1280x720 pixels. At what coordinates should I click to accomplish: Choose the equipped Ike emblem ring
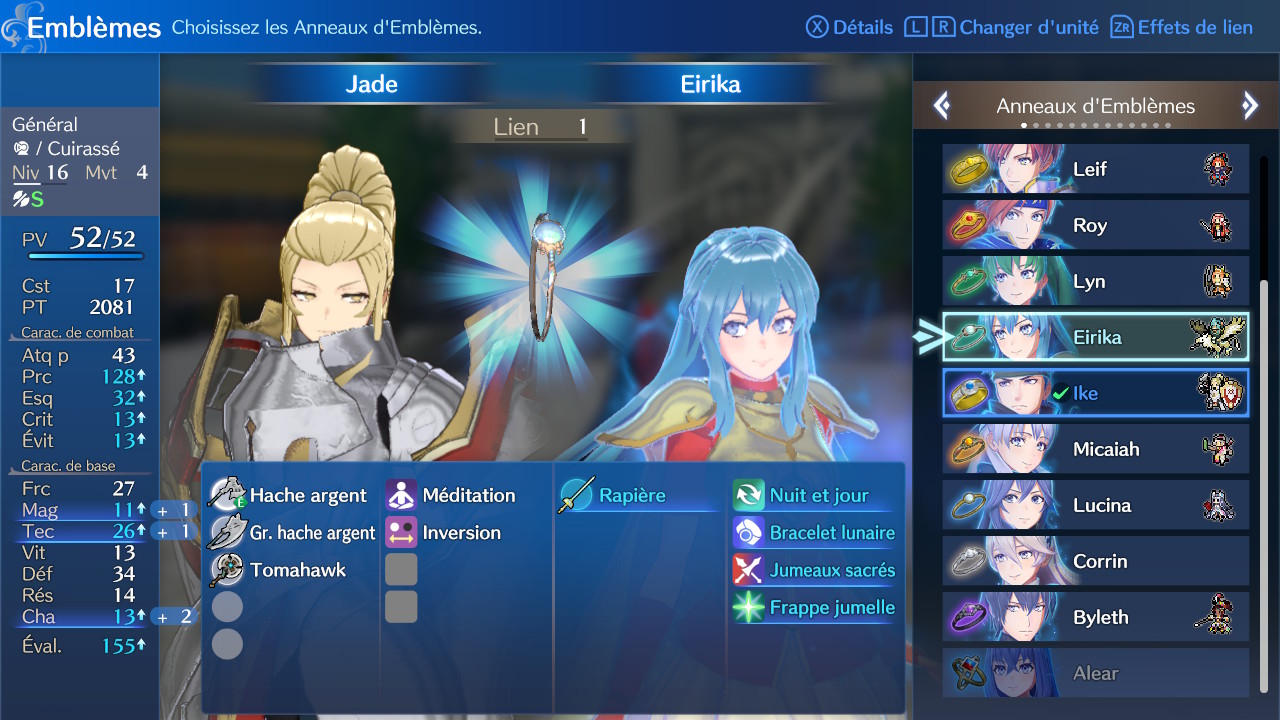pos(1095,393)
